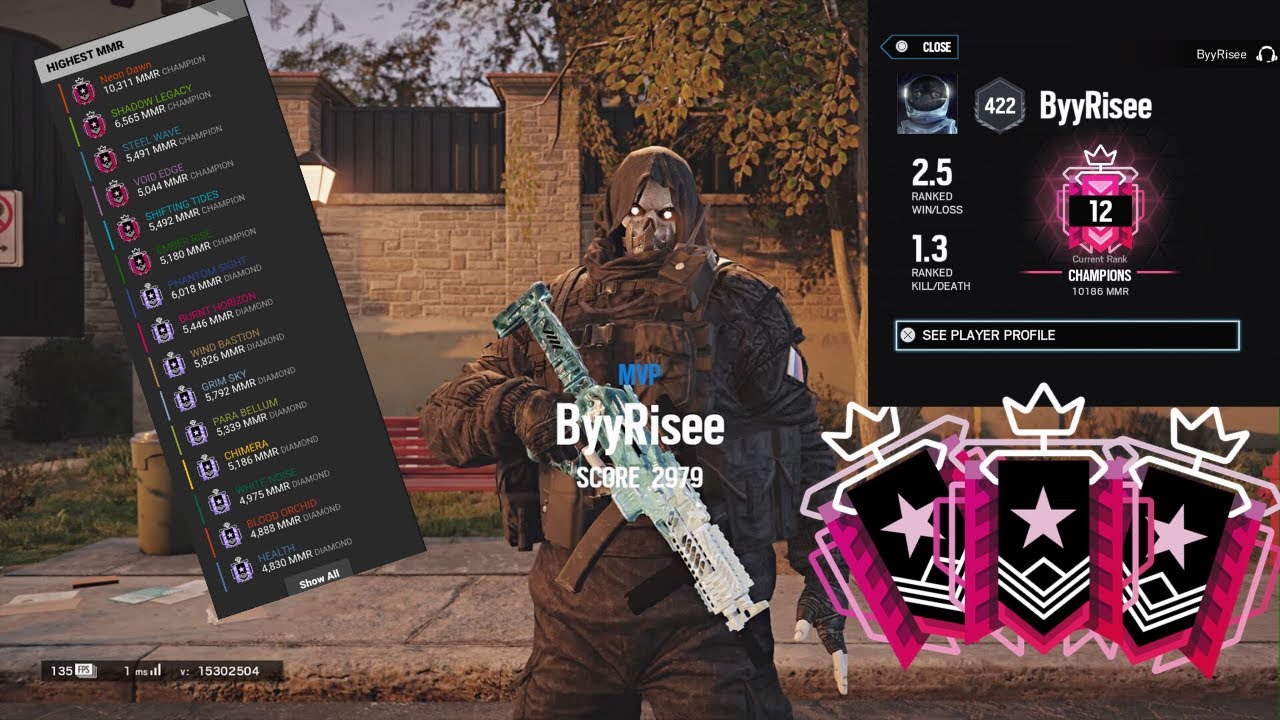The height and width of the screenshot is (720, 1280).
Task: Click the player avatar portrait
Action: pyautogui.click(x=928, y=103)
